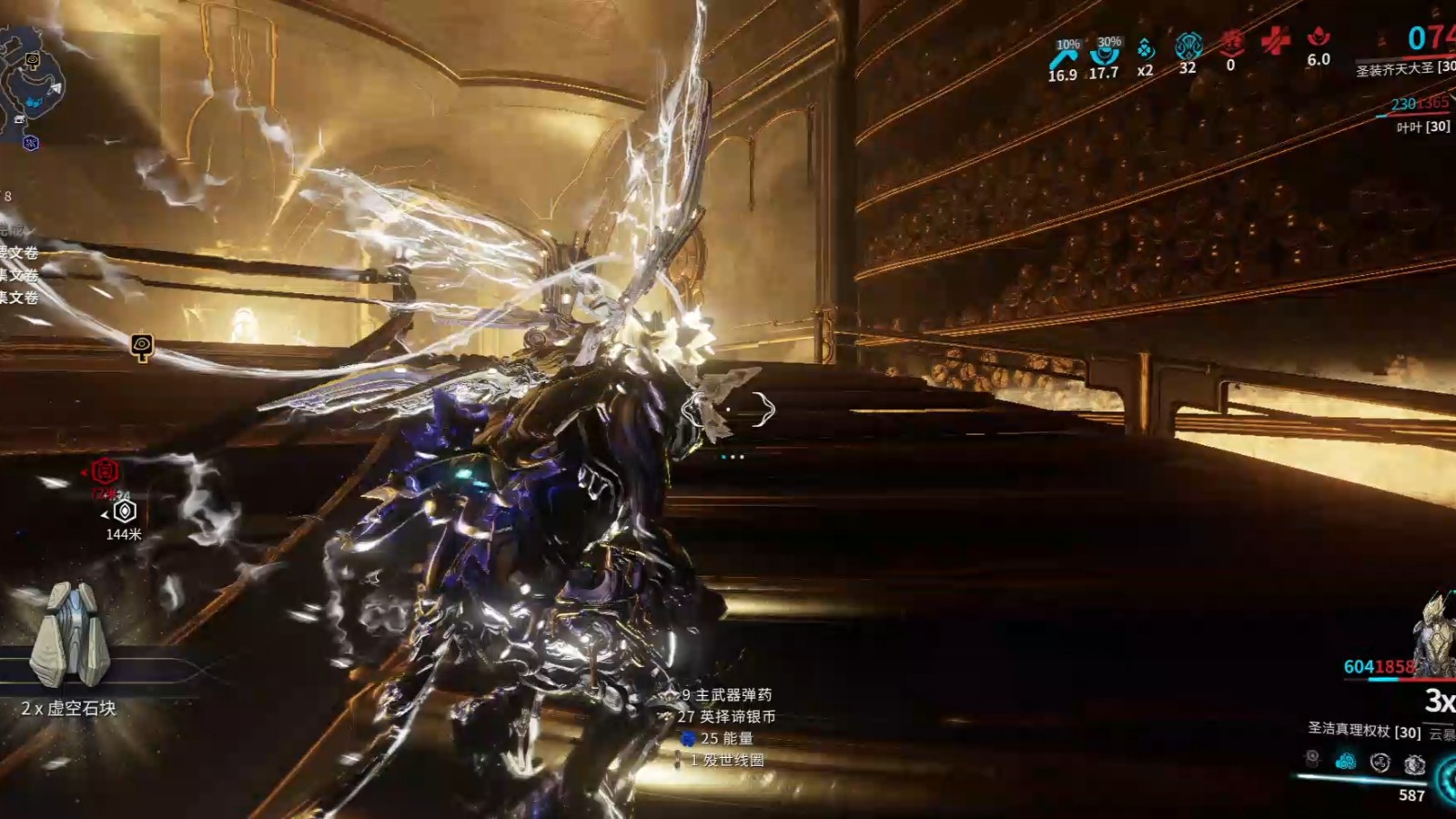Select the warframe portrait above the health bar
This screenshot has width=1456, height=819.
tap(1434, 628)
